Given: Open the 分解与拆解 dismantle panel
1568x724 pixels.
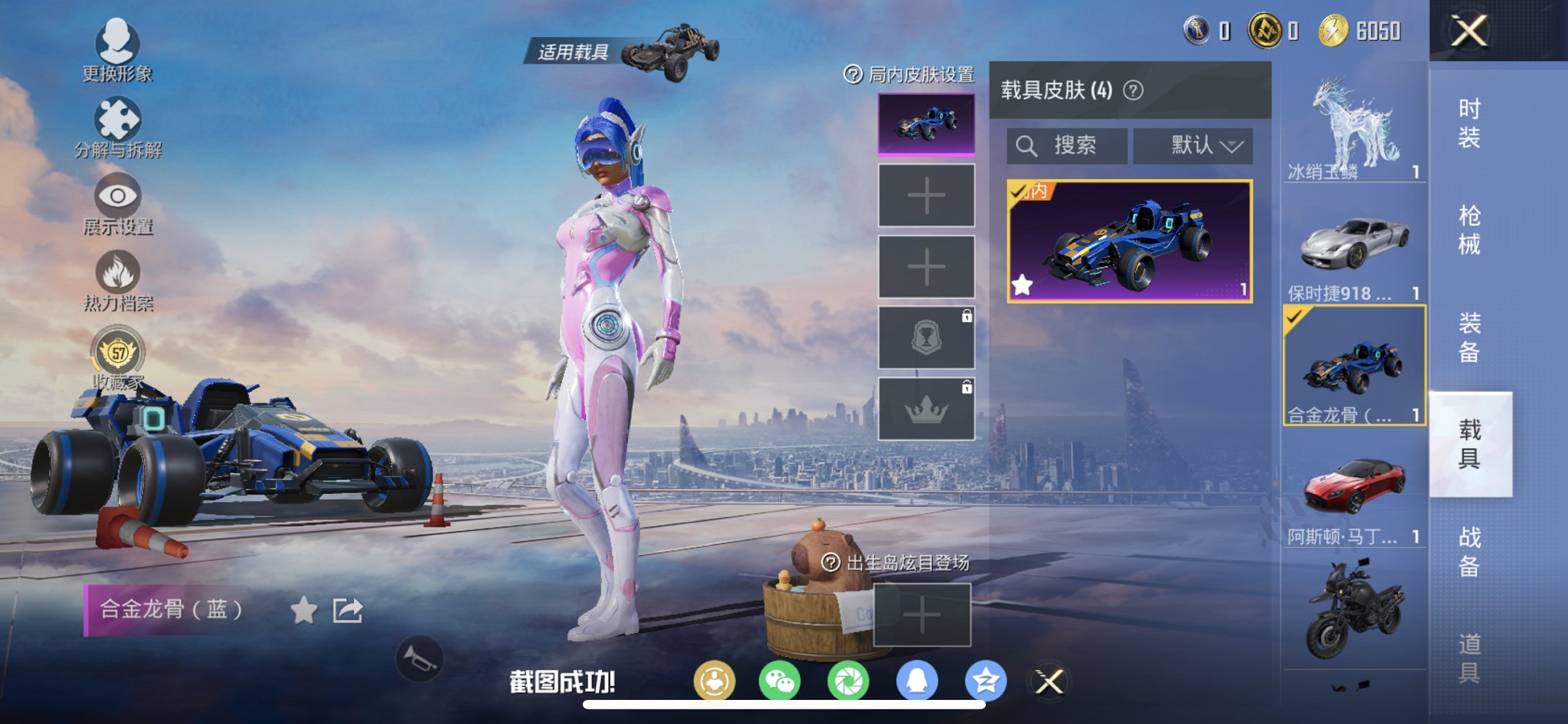Looking at the screenshot, I should click(x=117, y=117).
